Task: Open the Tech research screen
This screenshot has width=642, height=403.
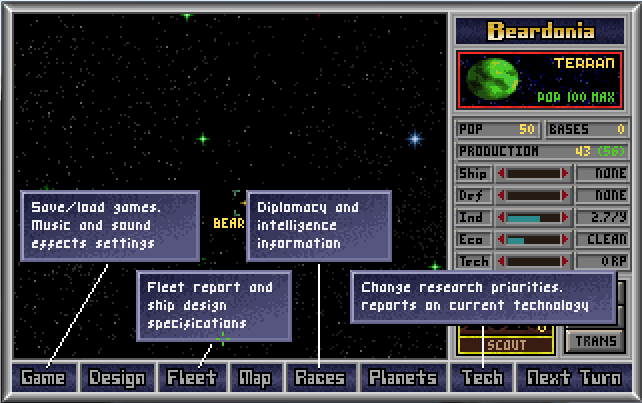Action: [481, 377]
